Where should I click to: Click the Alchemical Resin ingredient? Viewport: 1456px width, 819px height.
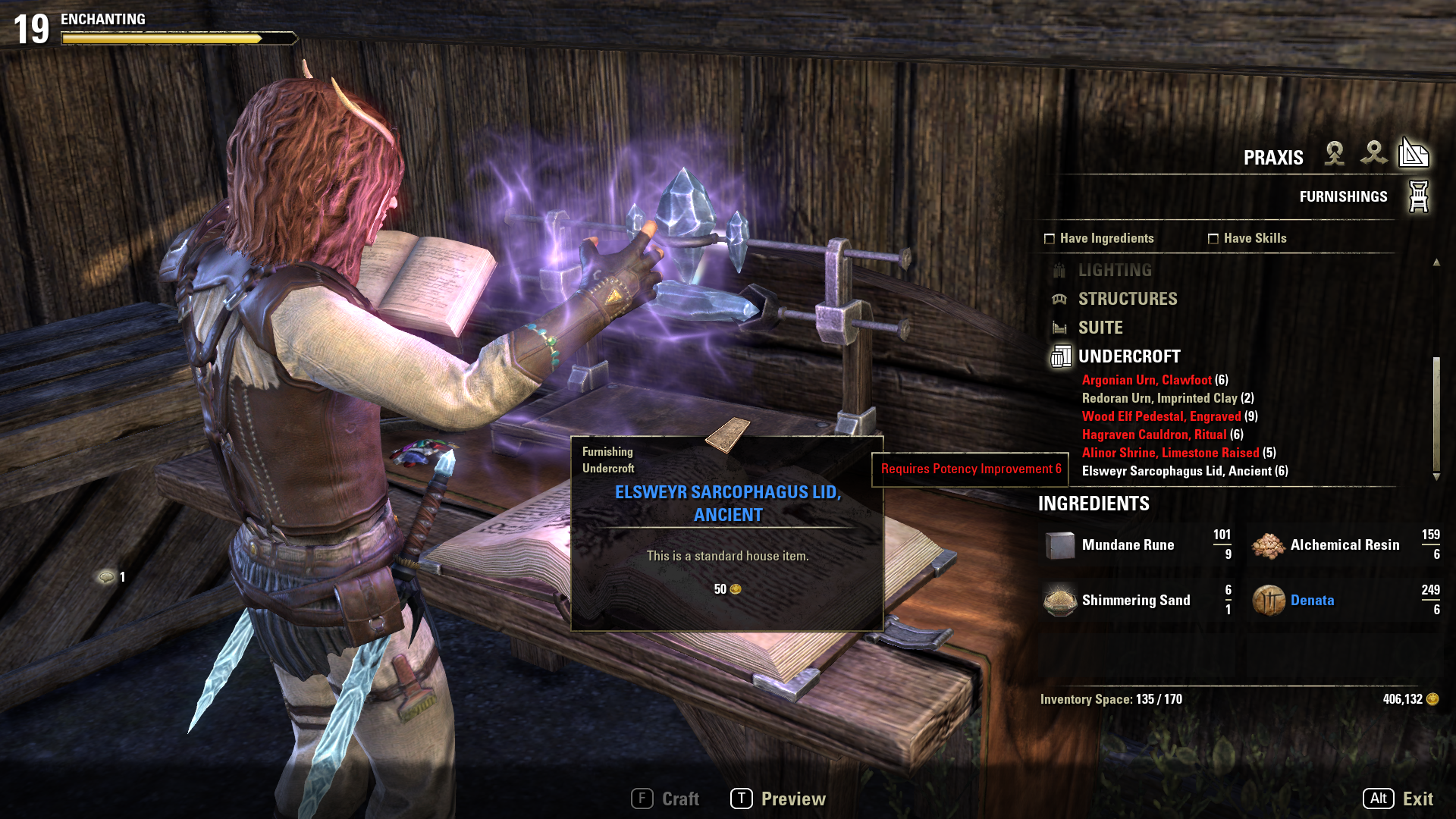point(1344,544)
